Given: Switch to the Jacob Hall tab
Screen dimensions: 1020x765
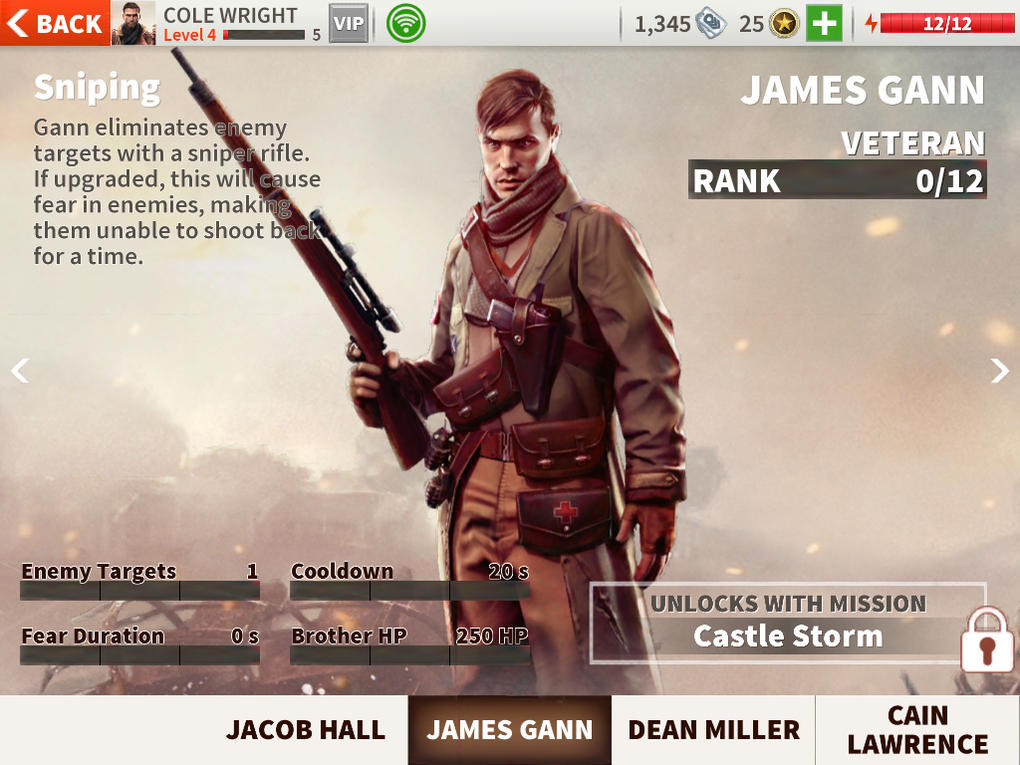Looking at the screenshot, I should (305, 730).
